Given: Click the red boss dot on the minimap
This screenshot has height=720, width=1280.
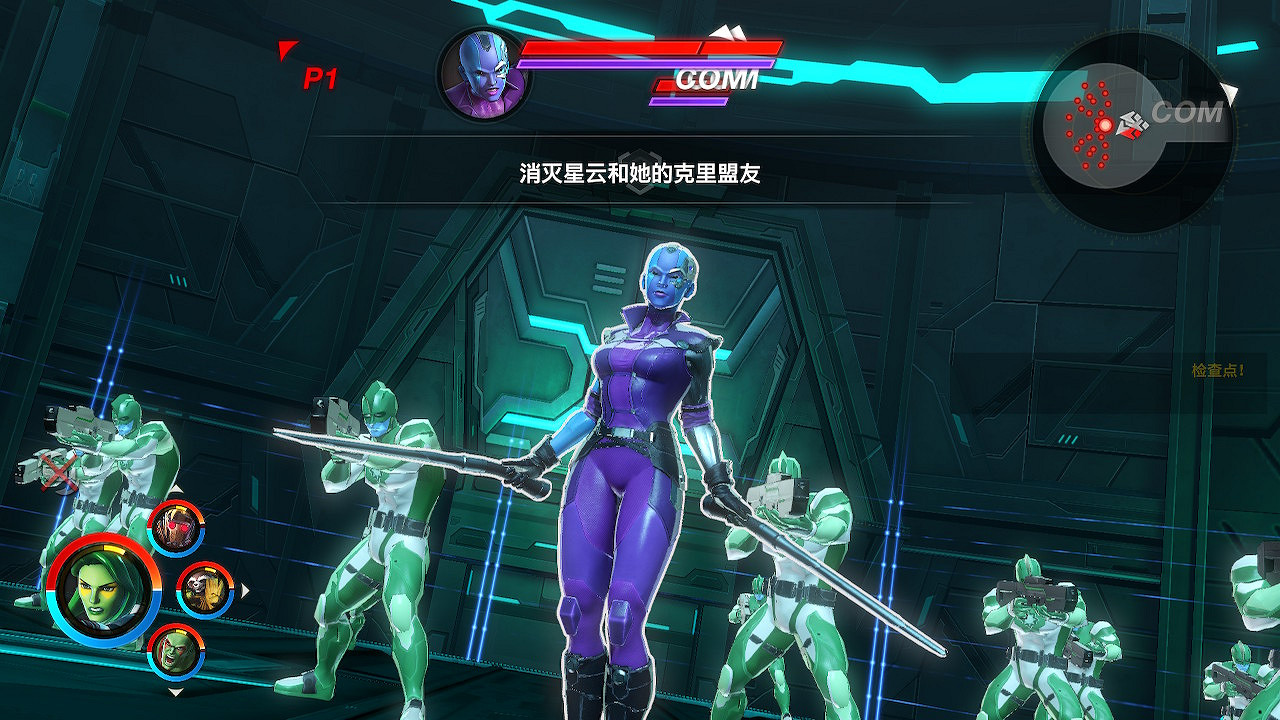Looking at the screenshot, I should coord(1105,124).
